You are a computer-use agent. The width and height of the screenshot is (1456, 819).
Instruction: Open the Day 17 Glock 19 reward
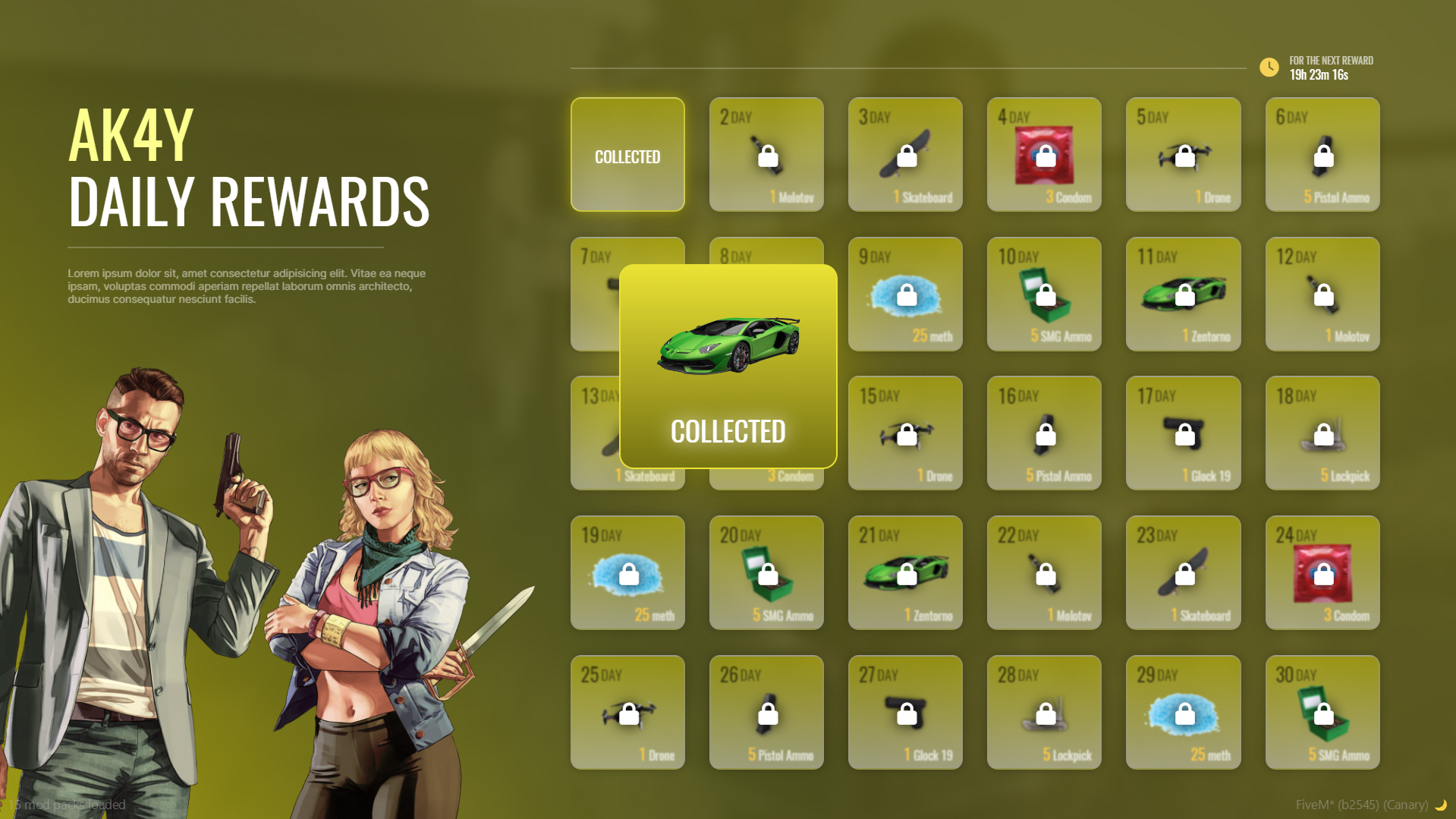1183,433
